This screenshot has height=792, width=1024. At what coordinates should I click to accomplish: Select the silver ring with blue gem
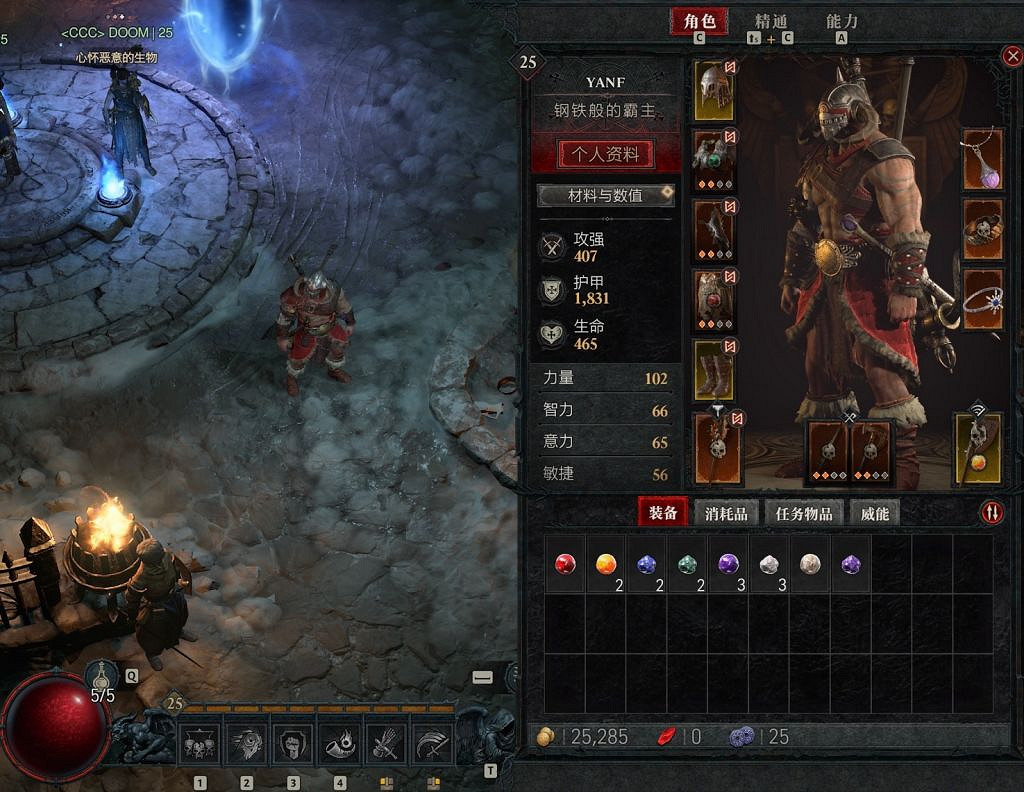[982, 300]
